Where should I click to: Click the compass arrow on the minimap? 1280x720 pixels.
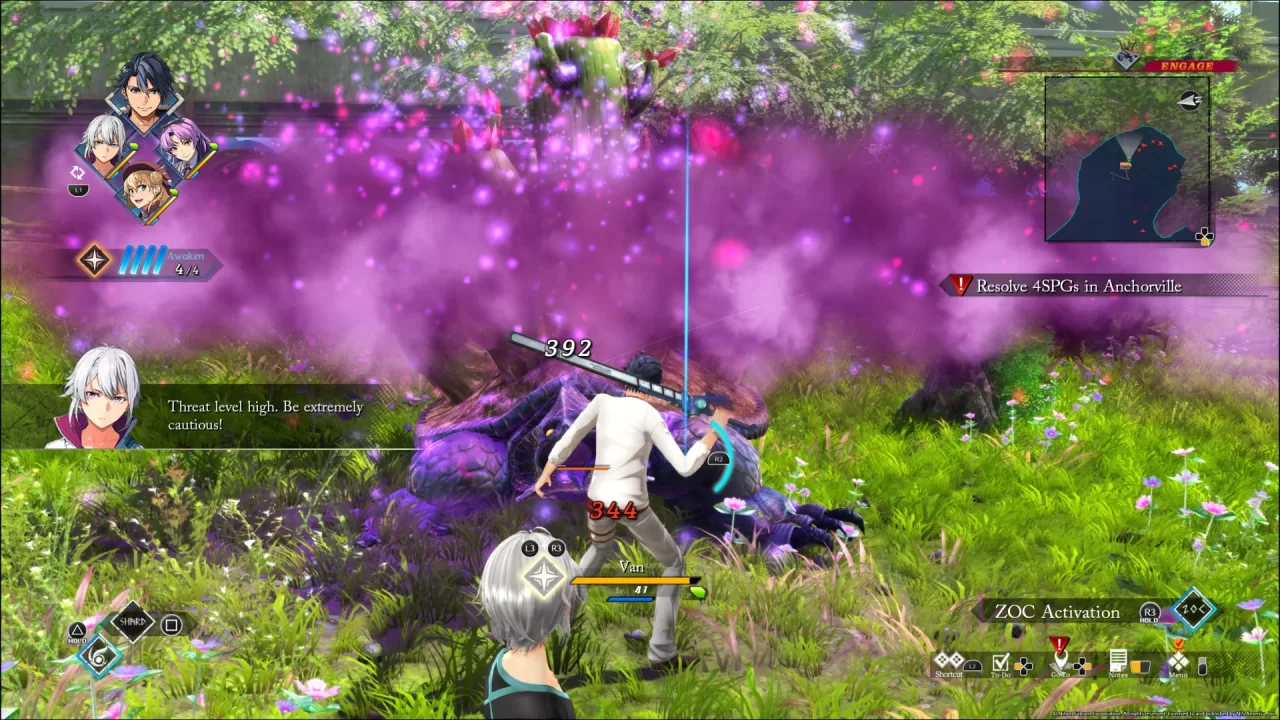1190,100
